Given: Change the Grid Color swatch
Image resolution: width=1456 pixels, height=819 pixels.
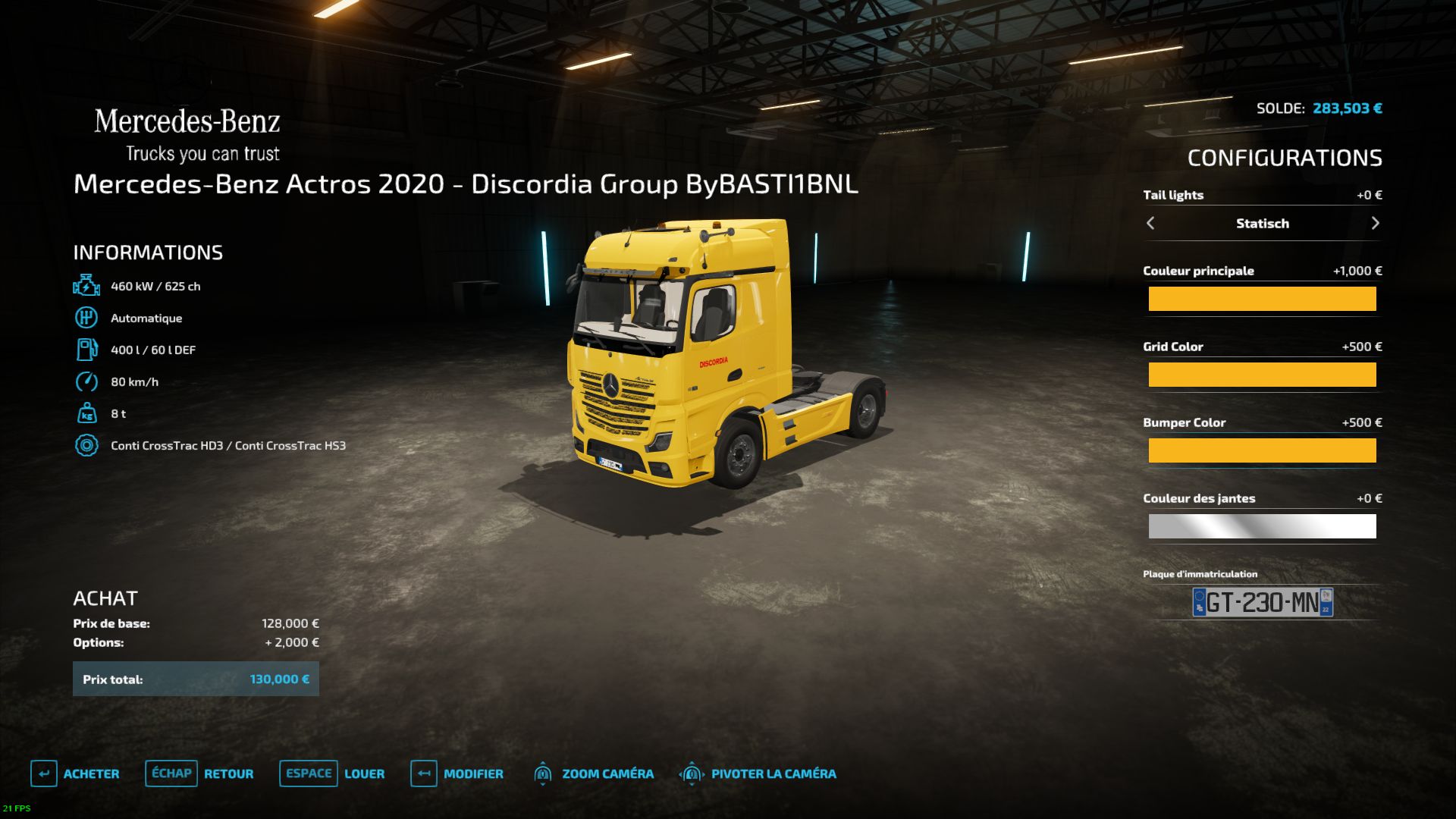Looking at the screenshot, I should pyautogui.click(x=1262, y=375).
